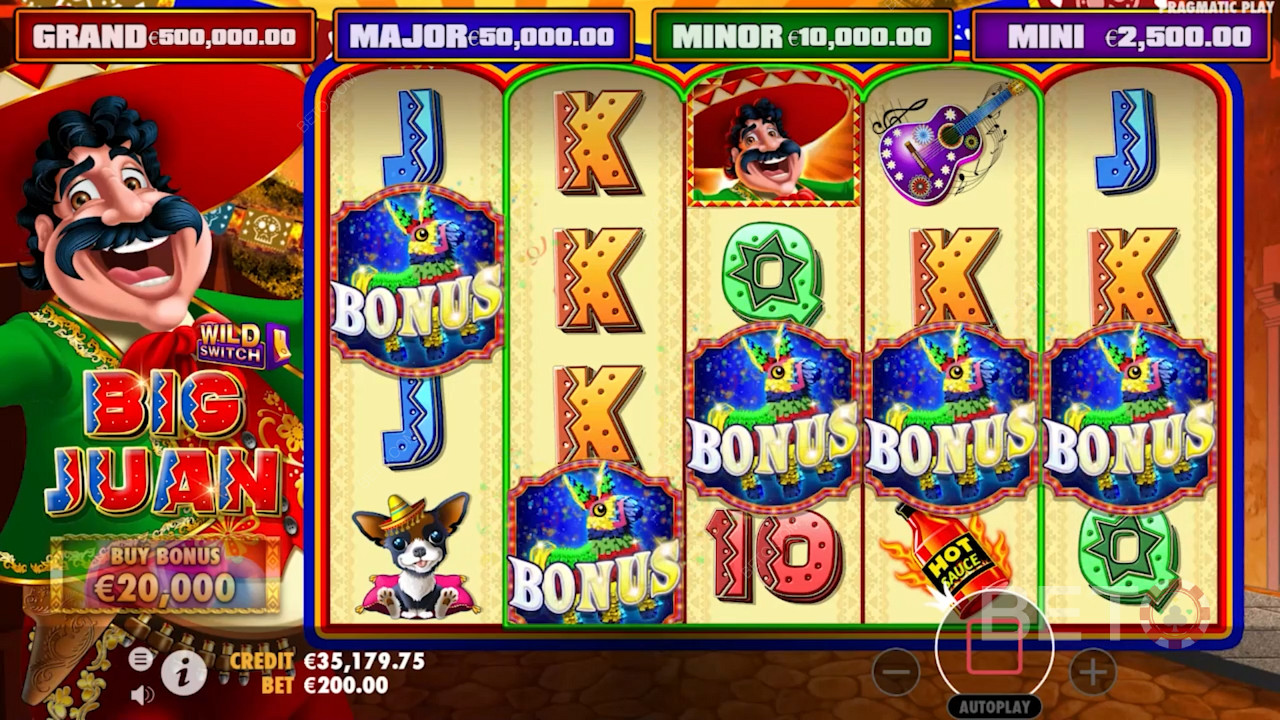This screenshot has width=1280, height=720.
Task: Decrease the bet with the minus button
Action: click(895, 672)
